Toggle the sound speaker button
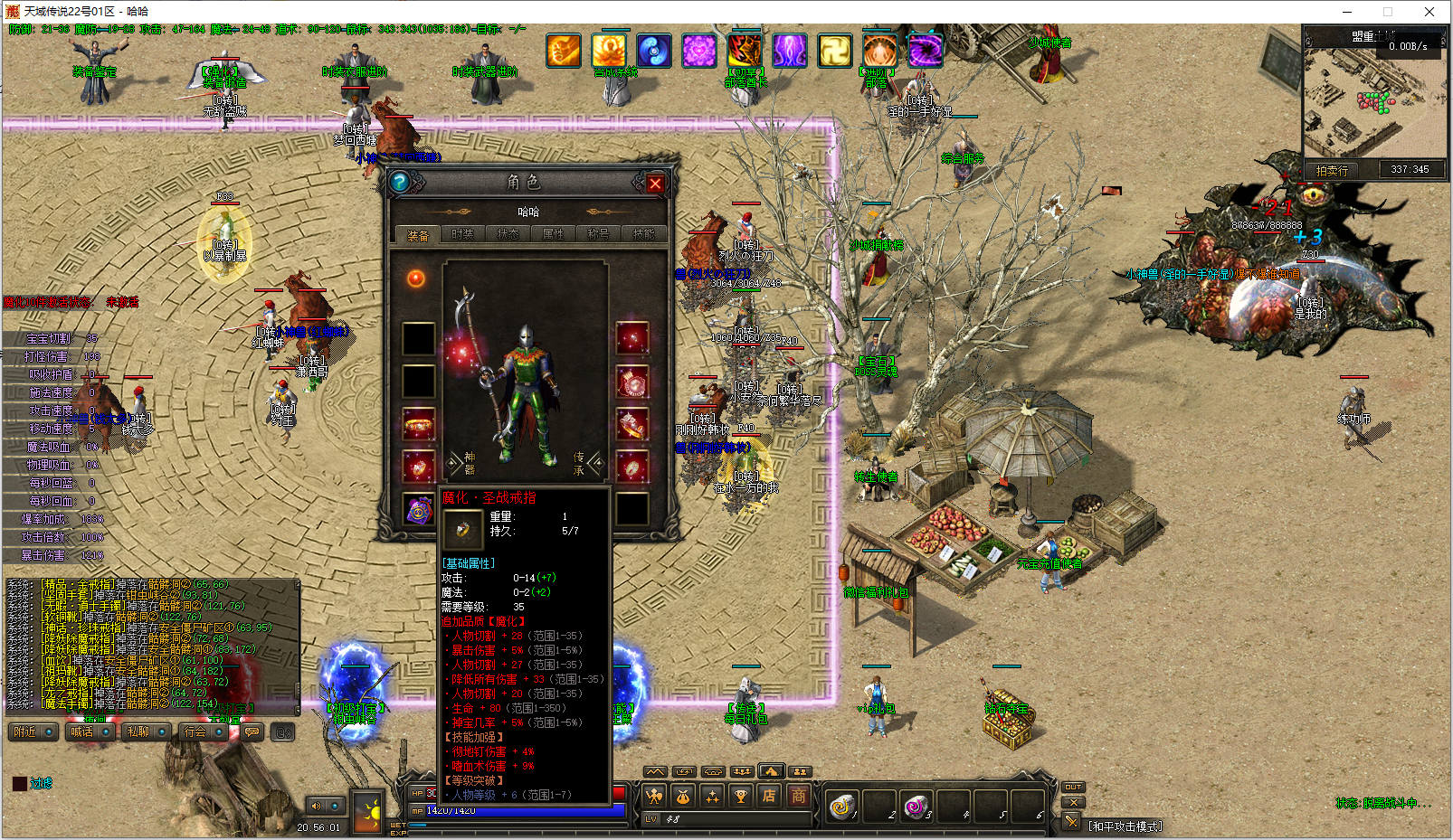This screenshot has height=840, width=1453. (x=317, y=806)
